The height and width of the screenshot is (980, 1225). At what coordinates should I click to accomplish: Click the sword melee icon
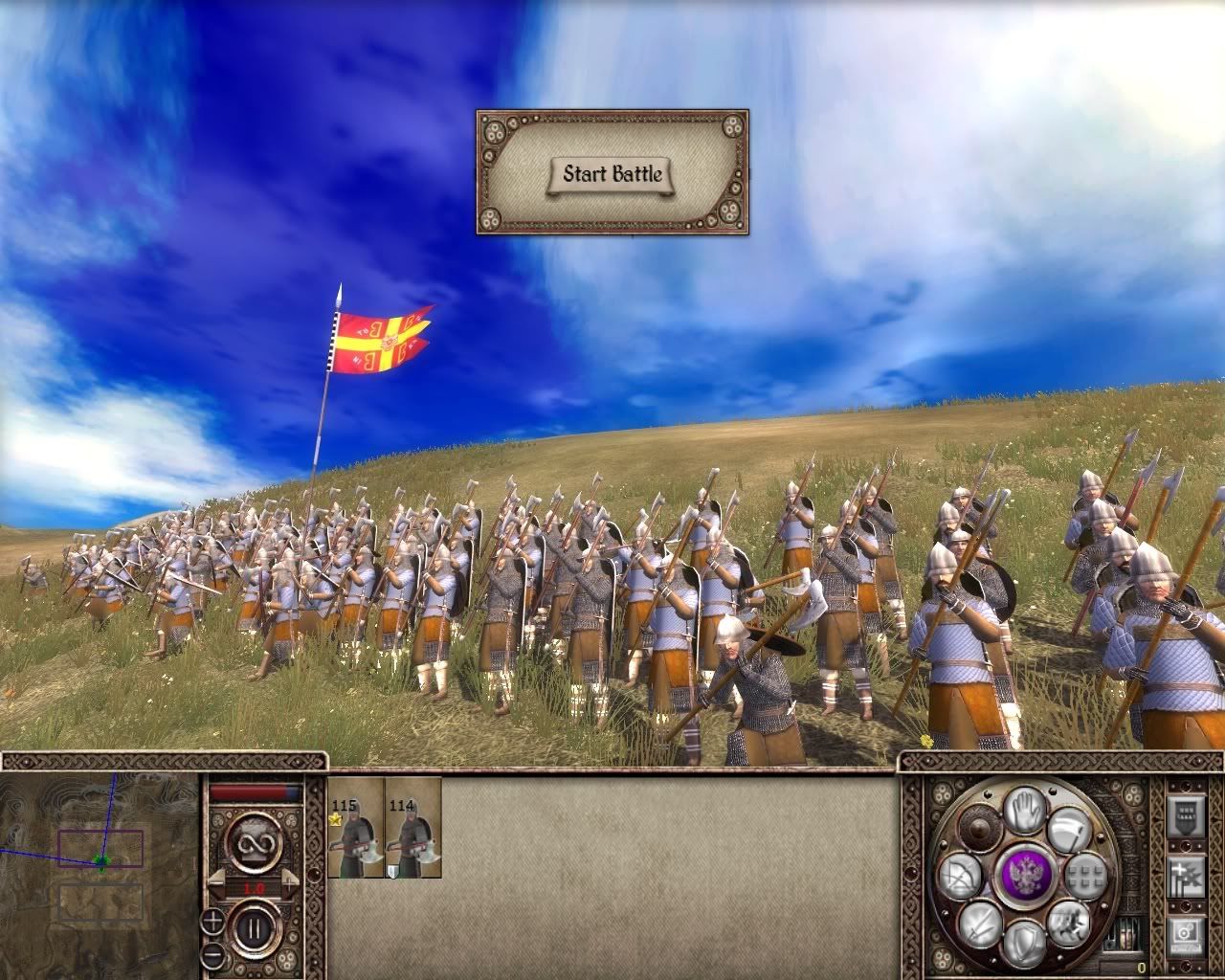click(x=979, y=923)
